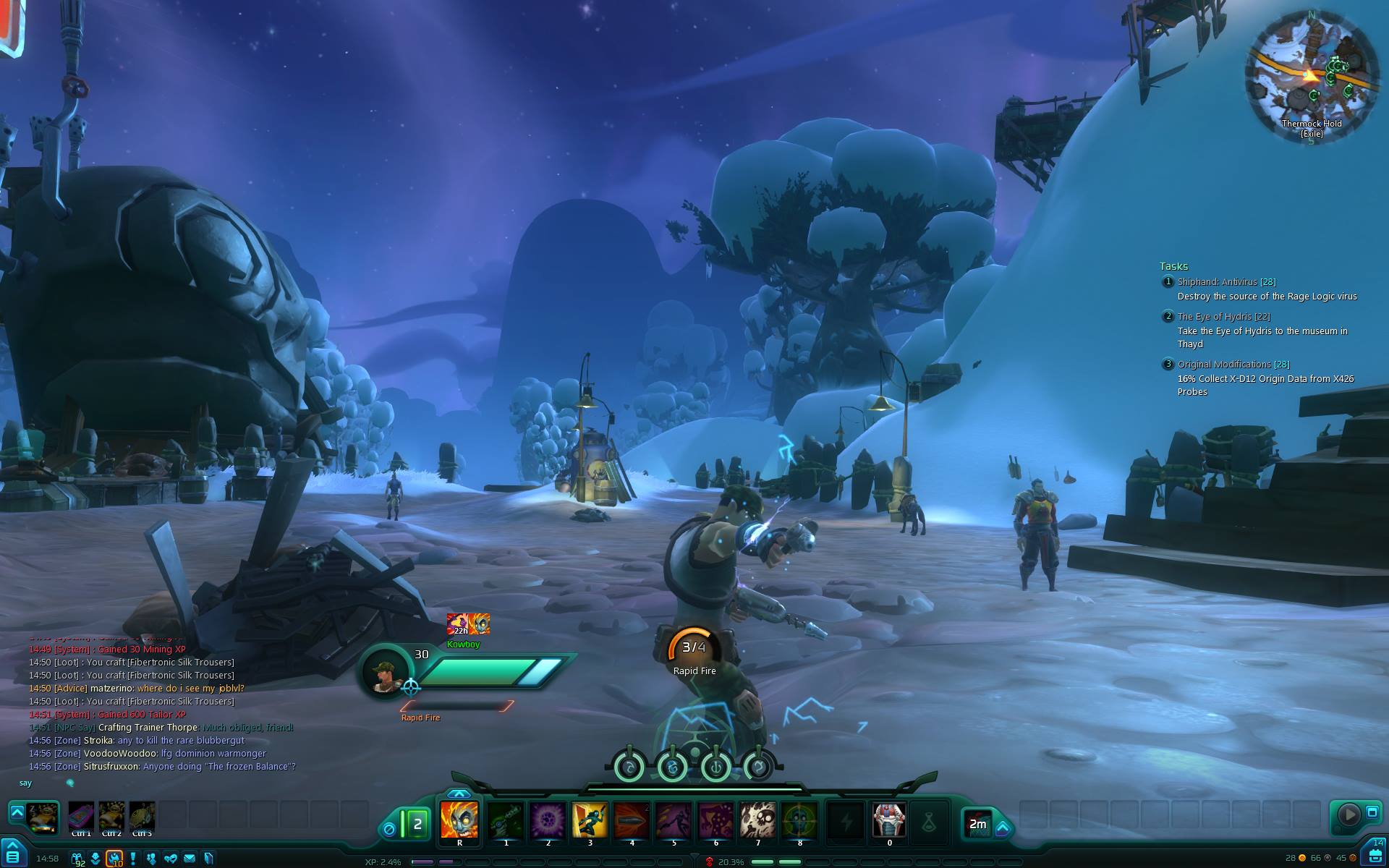Click the exclamation mark alert icon
1389x868 pixels.
pyautogui.click(x=133, y=859)
